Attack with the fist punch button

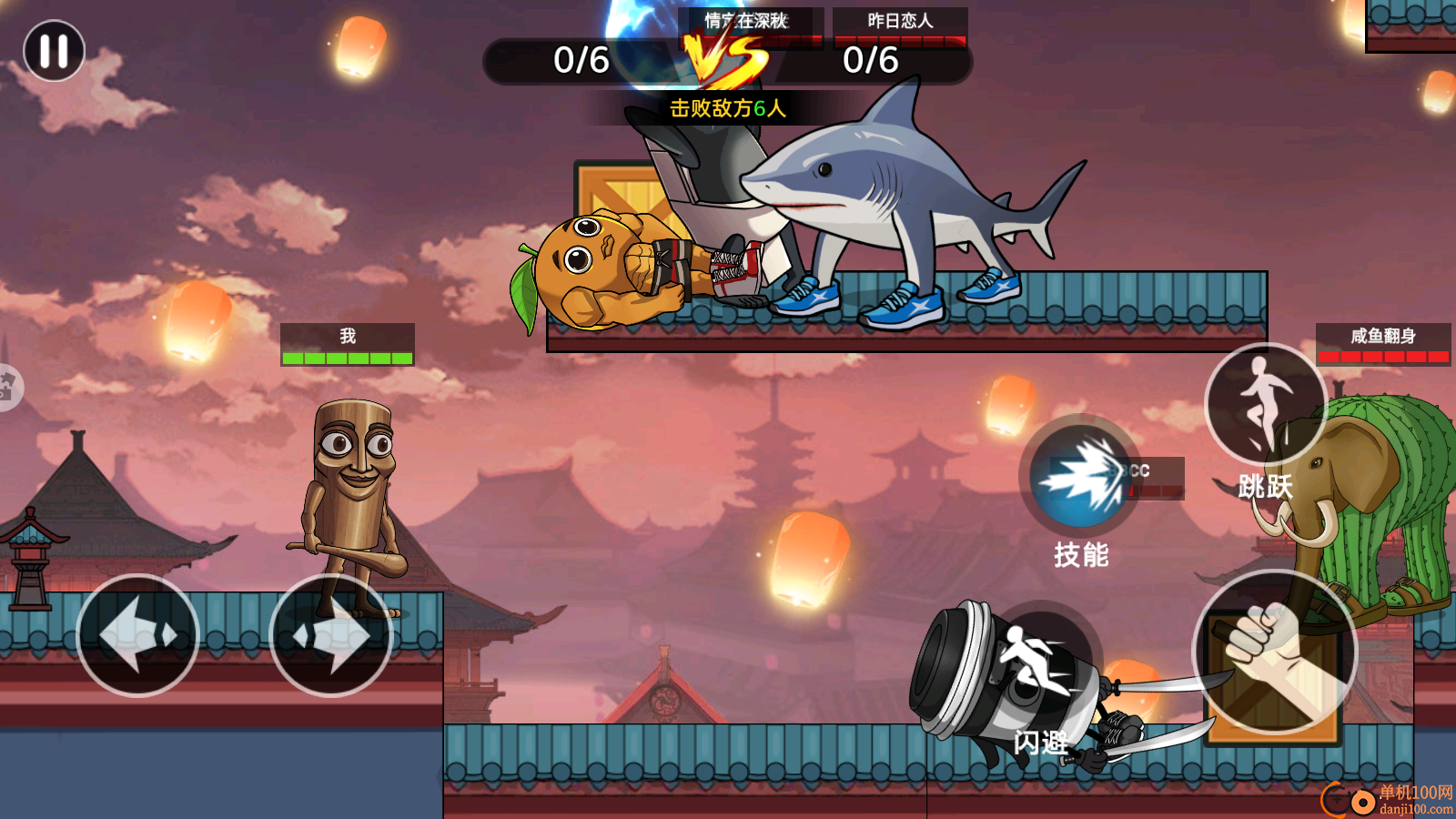(1274, 652)
